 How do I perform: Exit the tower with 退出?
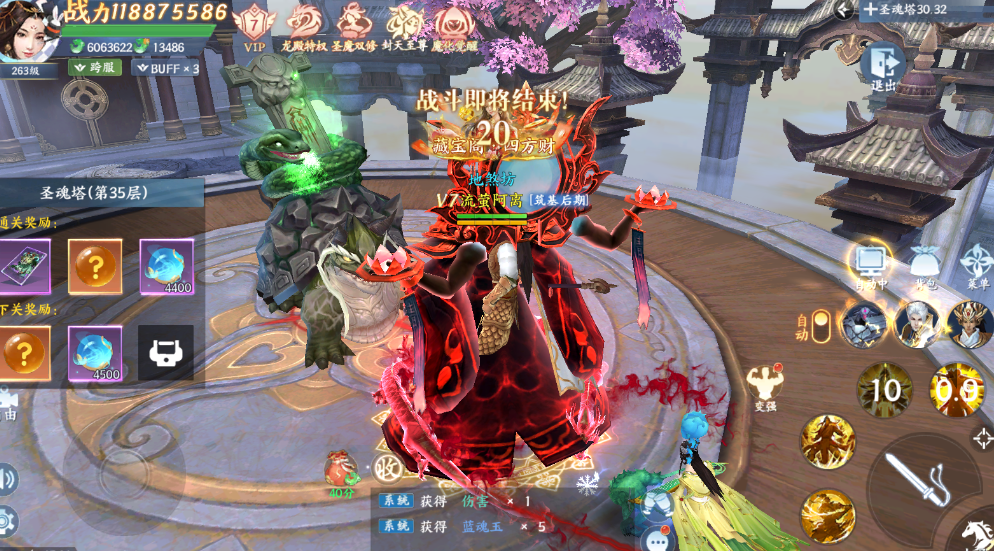885,66
